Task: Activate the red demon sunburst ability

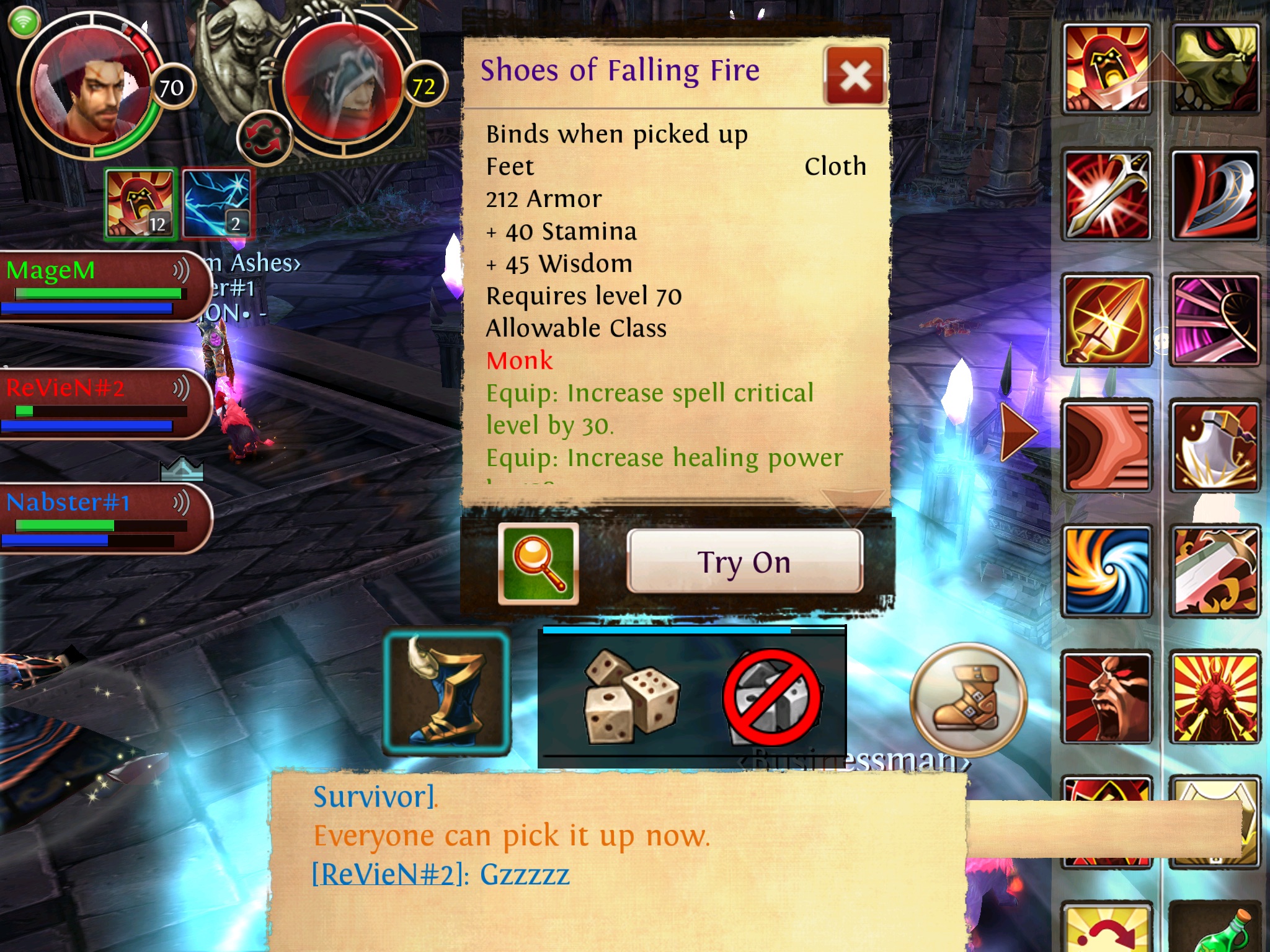Action: 1215,697
